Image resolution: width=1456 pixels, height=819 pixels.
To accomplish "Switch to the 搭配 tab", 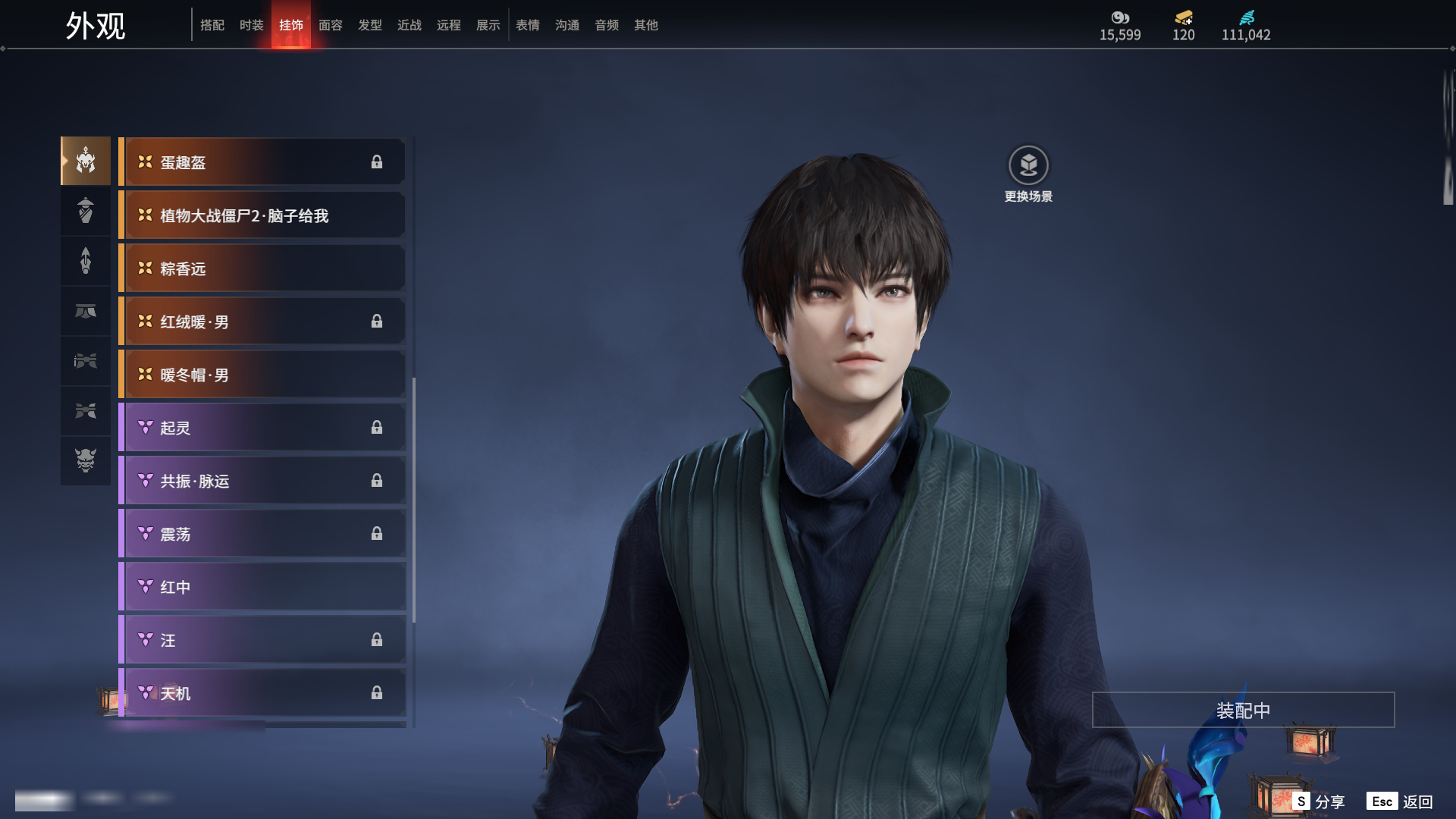I will pos(212,25).
